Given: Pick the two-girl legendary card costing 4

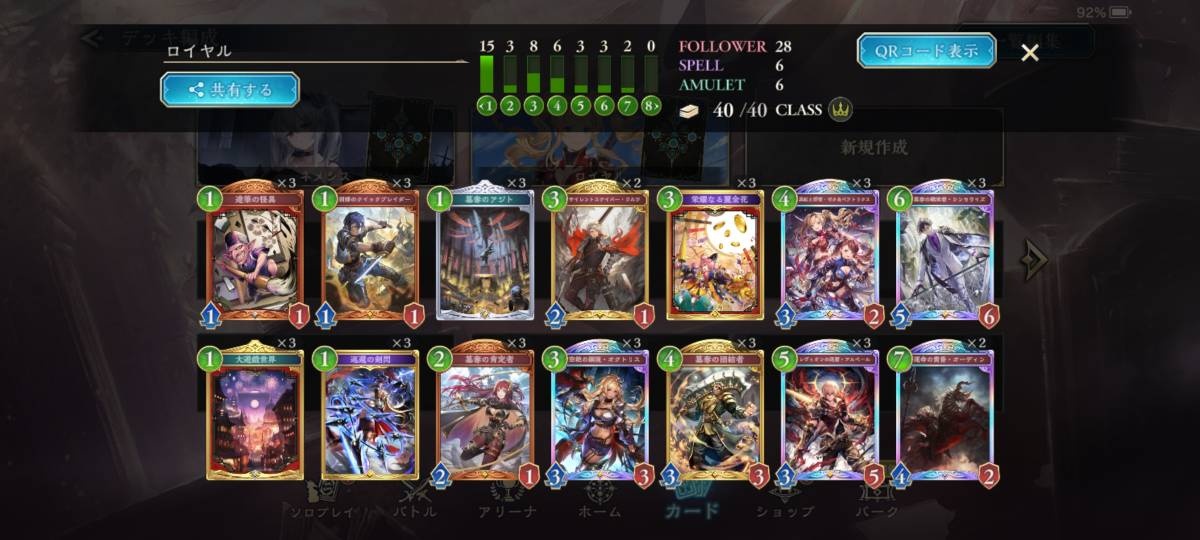Looking at the screenshot, I should (x=831, y=254).
